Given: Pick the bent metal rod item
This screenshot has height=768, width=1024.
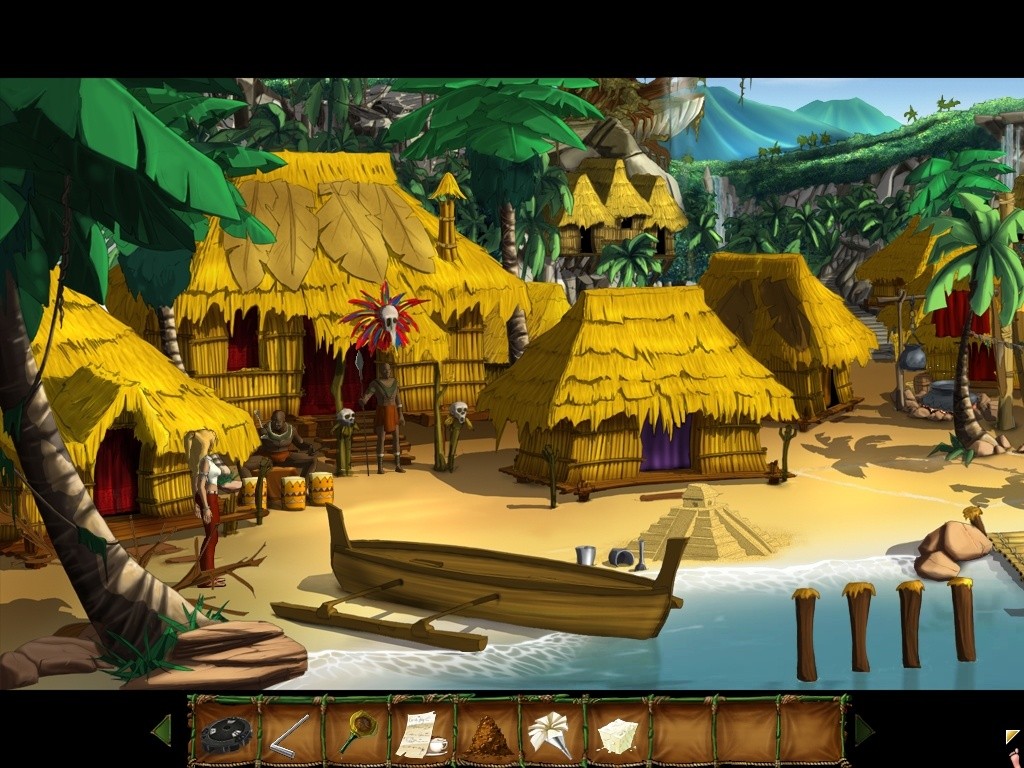Looking at the screenshot, I should pos(286,735).
